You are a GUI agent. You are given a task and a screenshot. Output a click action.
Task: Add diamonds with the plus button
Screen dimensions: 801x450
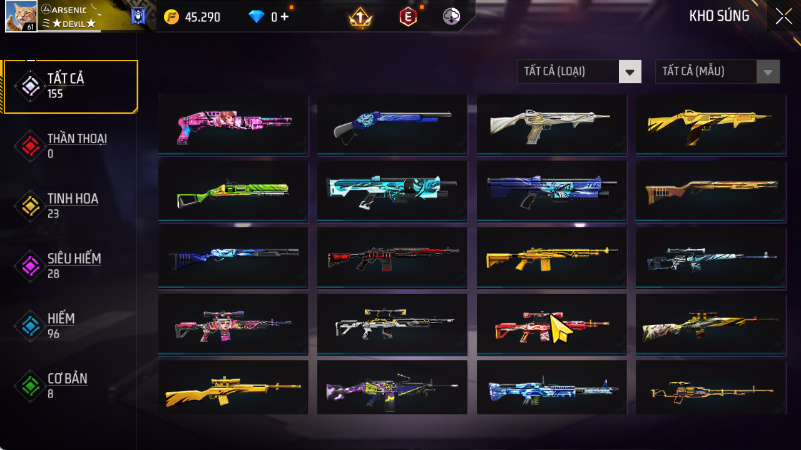(286, 16)
